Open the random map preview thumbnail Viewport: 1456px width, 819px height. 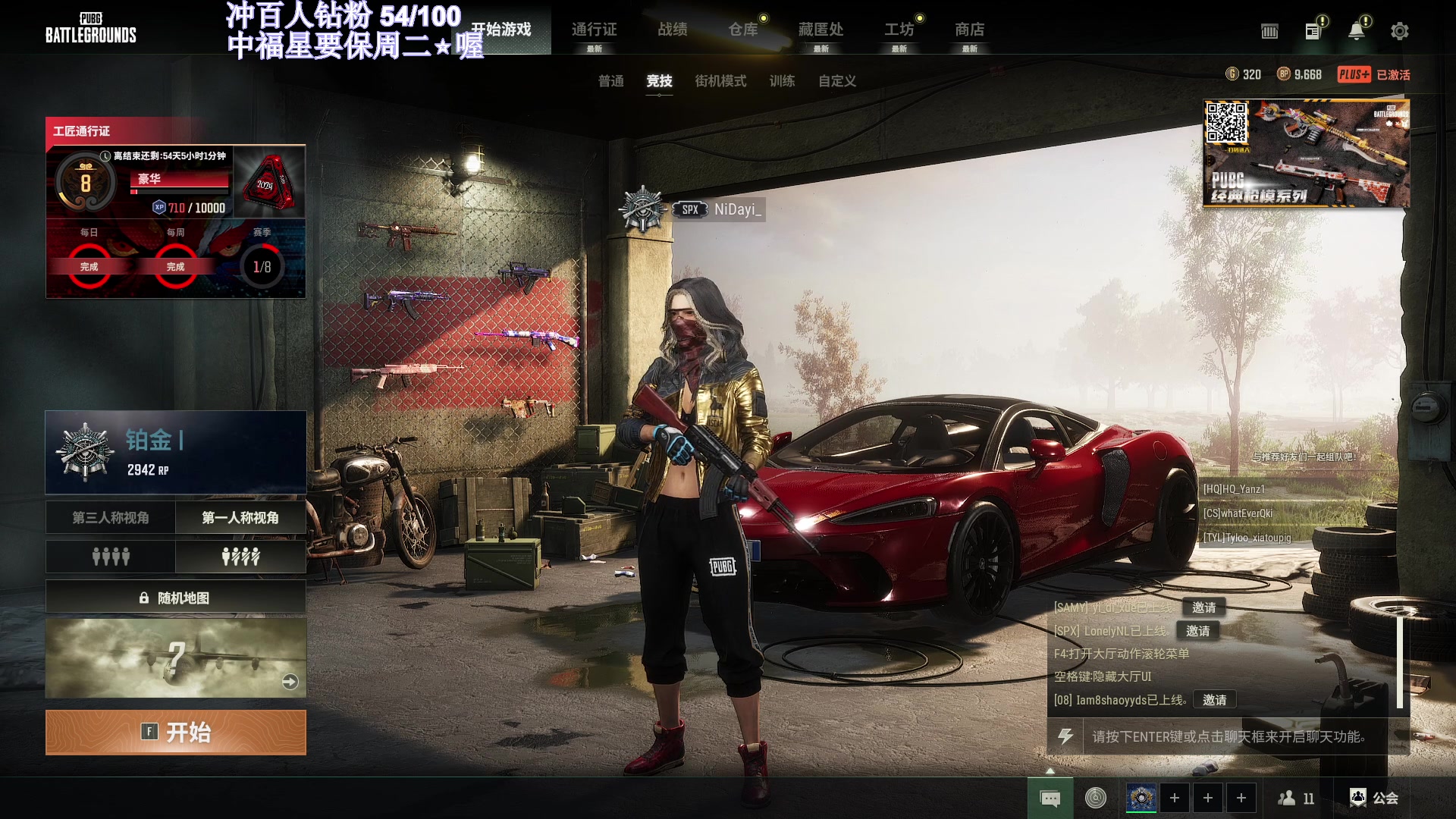[x=176, y=658]
